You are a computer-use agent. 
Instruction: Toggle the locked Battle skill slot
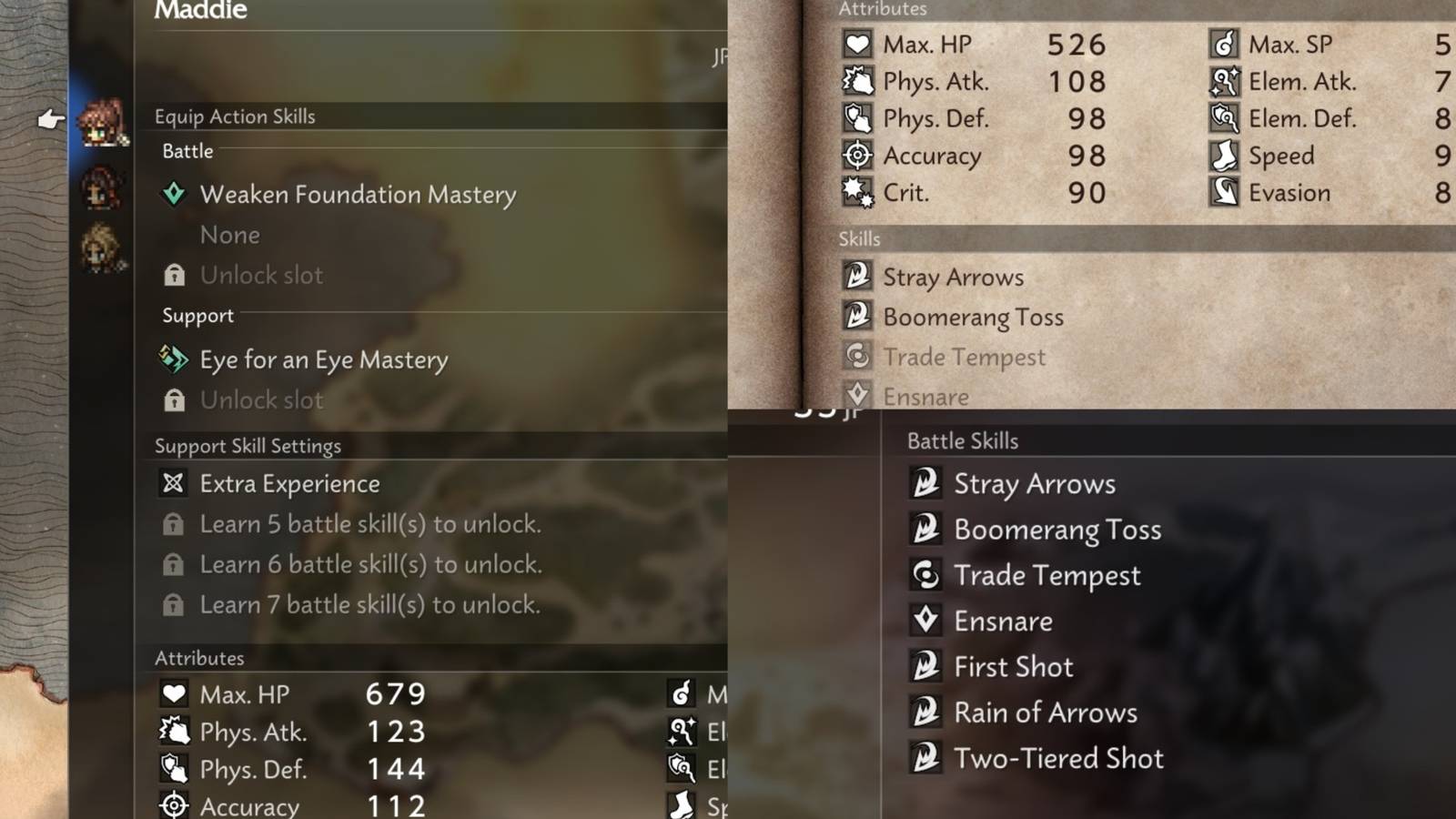coord(174,275)
